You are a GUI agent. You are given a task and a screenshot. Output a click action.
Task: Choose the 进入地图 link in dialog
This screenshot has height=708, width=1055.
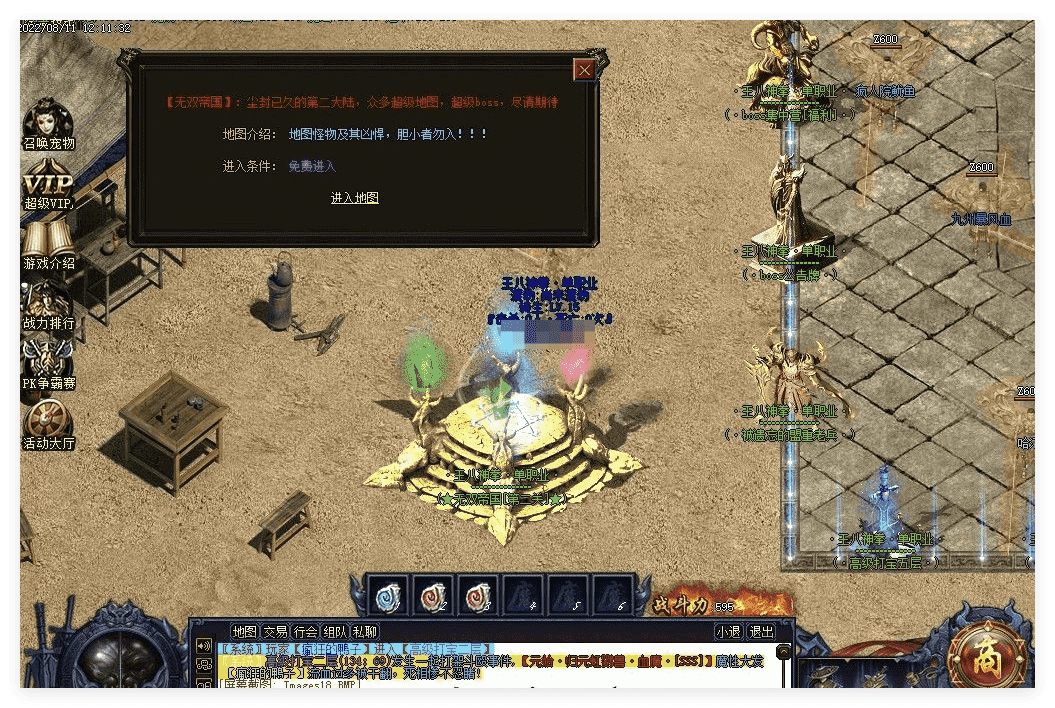point(355,198)
